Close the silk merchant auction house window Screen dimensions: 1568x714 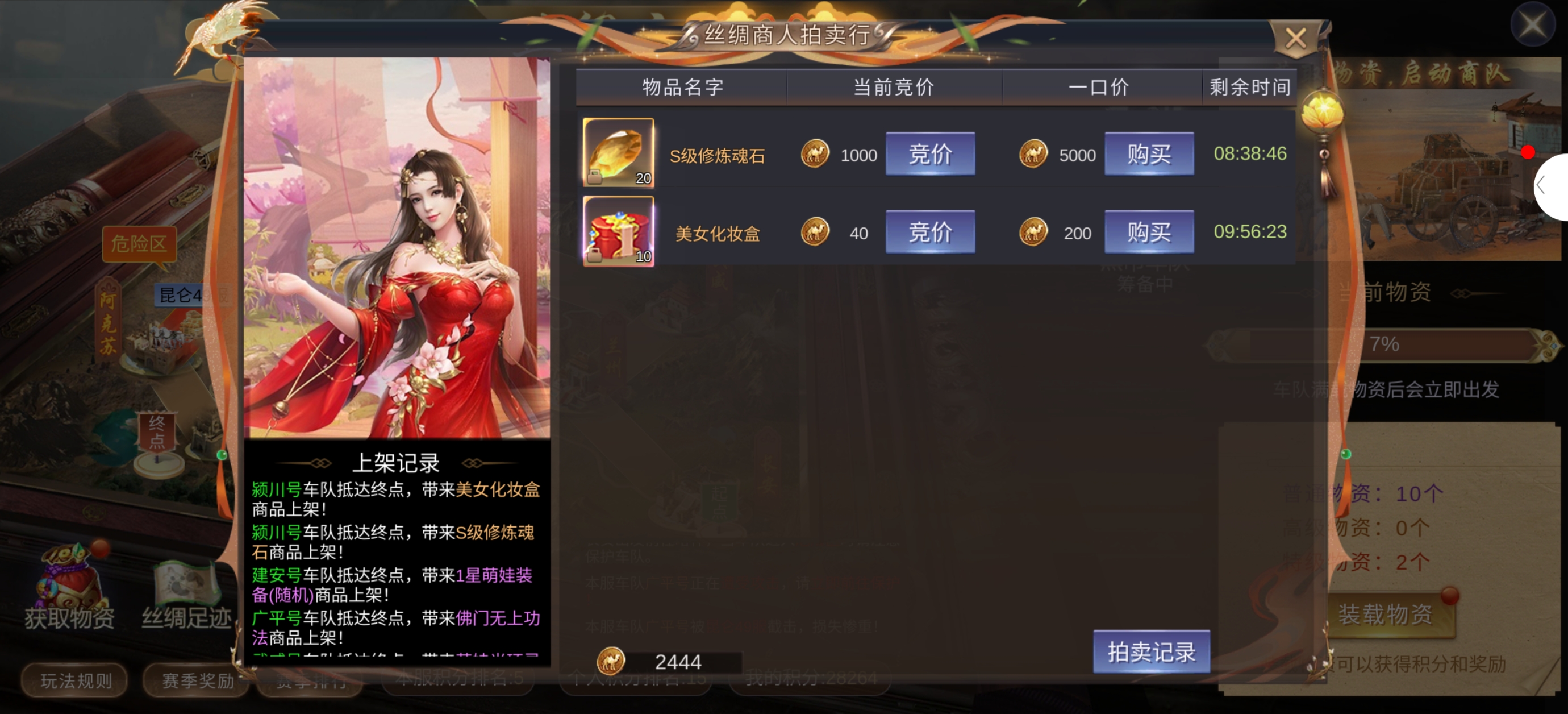[1295, 39]
